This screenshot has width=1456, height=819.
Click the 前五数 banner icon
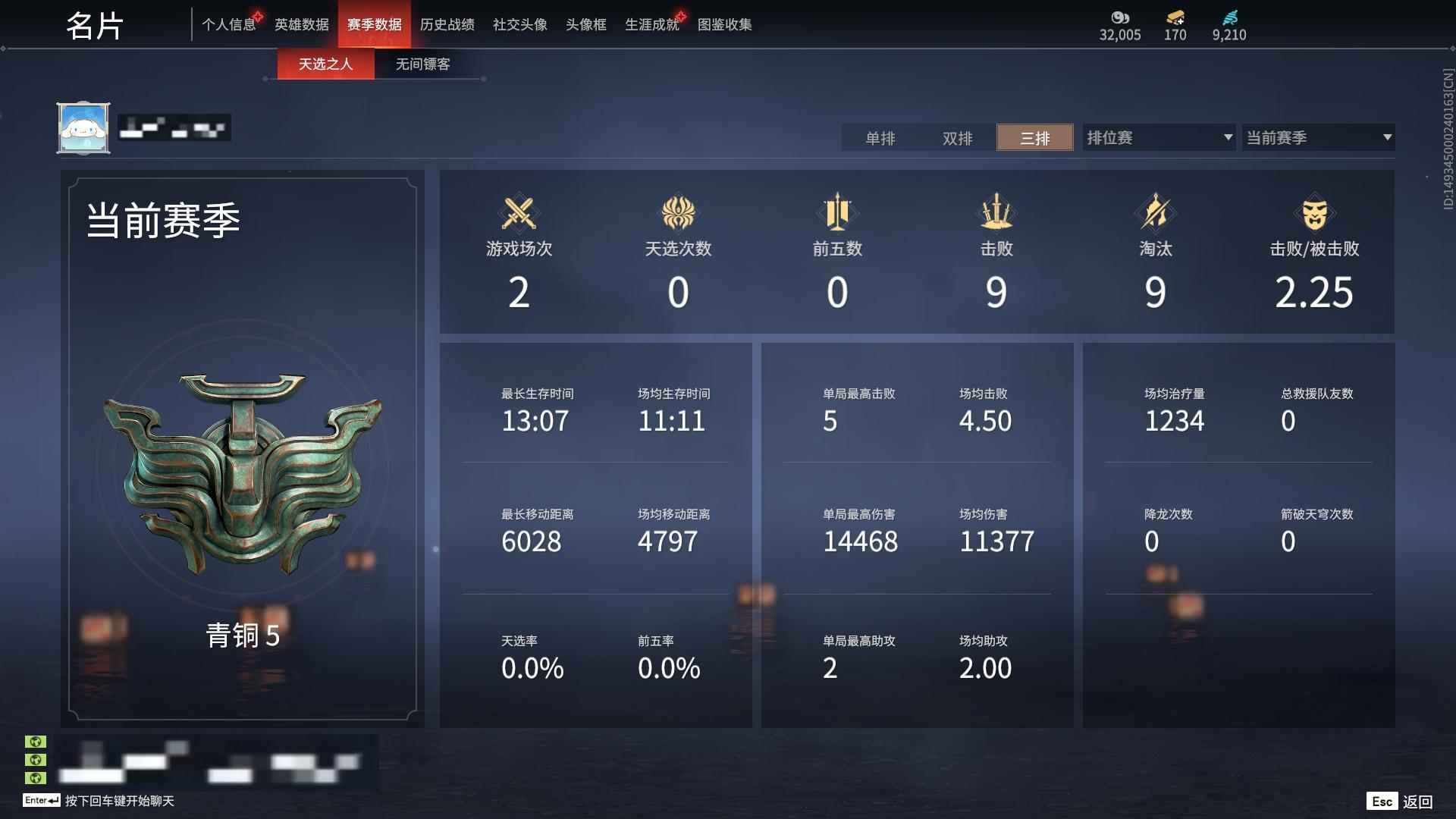coord(836,213)
